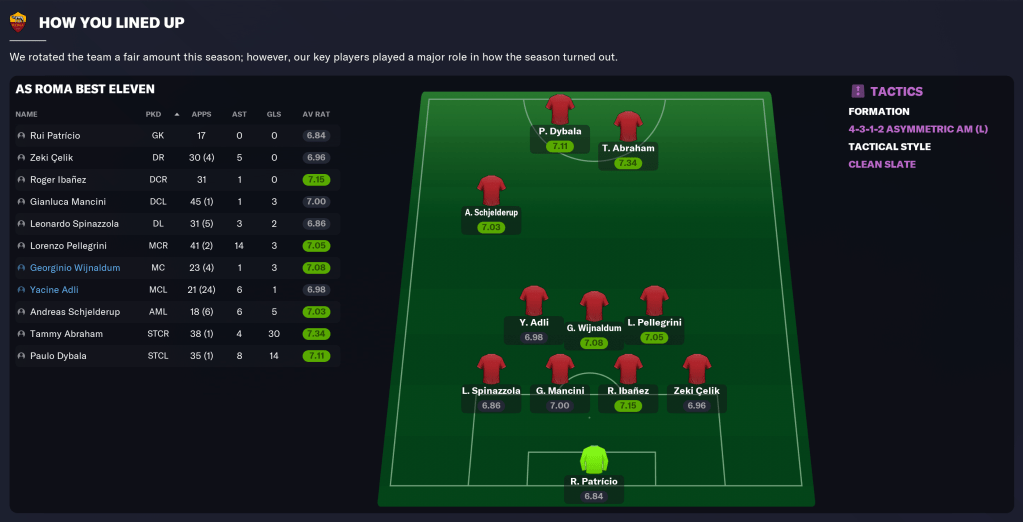
Task: Choose R. Patrício's goalkeeper shirt on the pitch
Action: (594, 459)
